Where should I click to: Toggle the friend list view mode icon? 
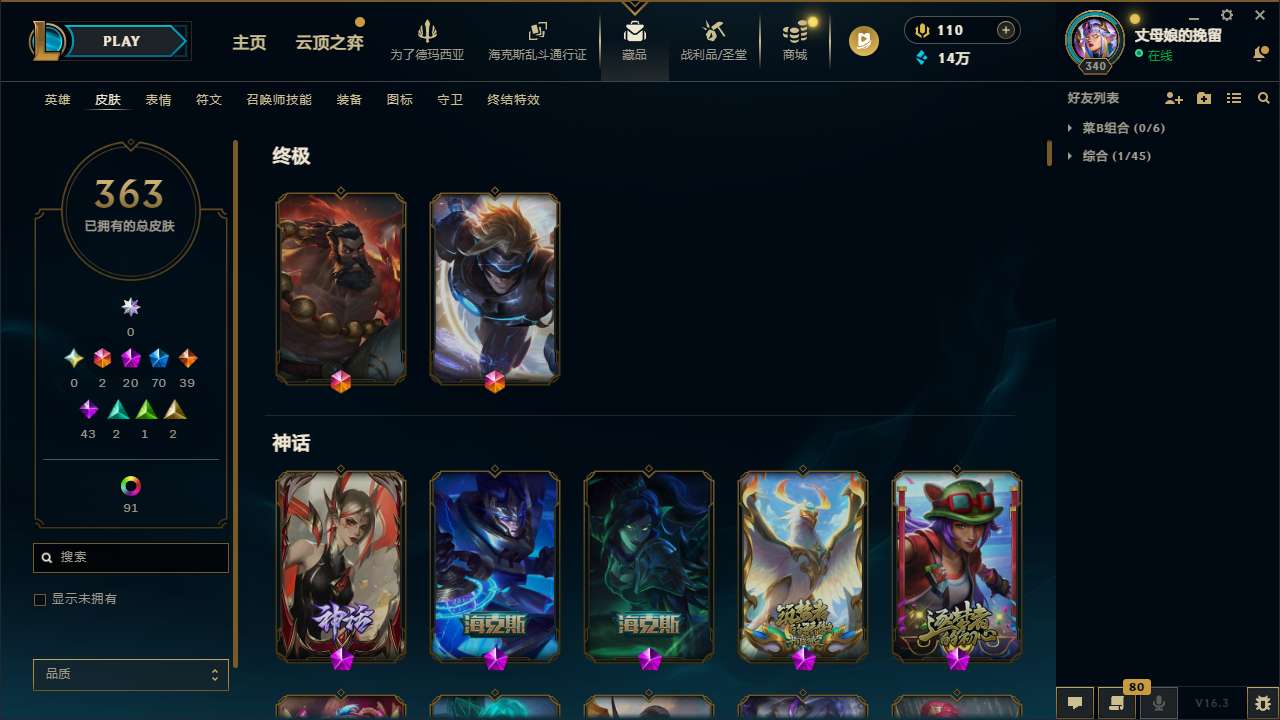1234,98
